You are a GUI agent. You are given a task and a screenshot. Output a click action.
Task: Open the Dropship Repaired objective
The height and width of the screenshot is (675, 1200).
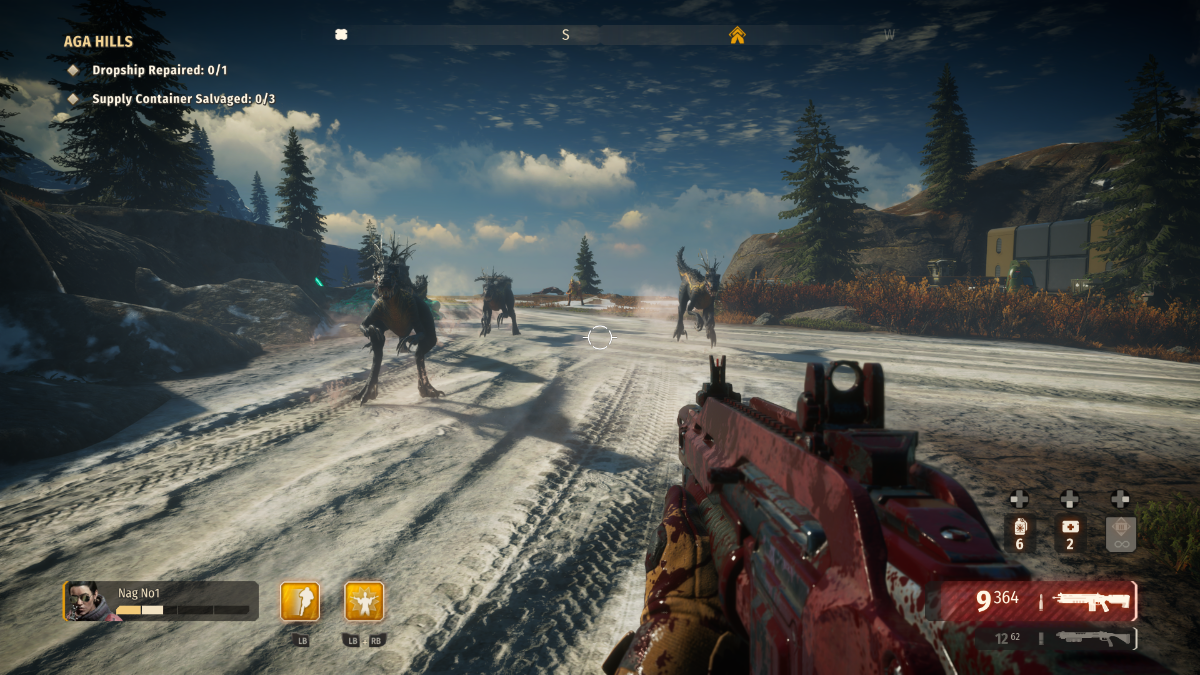pos(159,70)
